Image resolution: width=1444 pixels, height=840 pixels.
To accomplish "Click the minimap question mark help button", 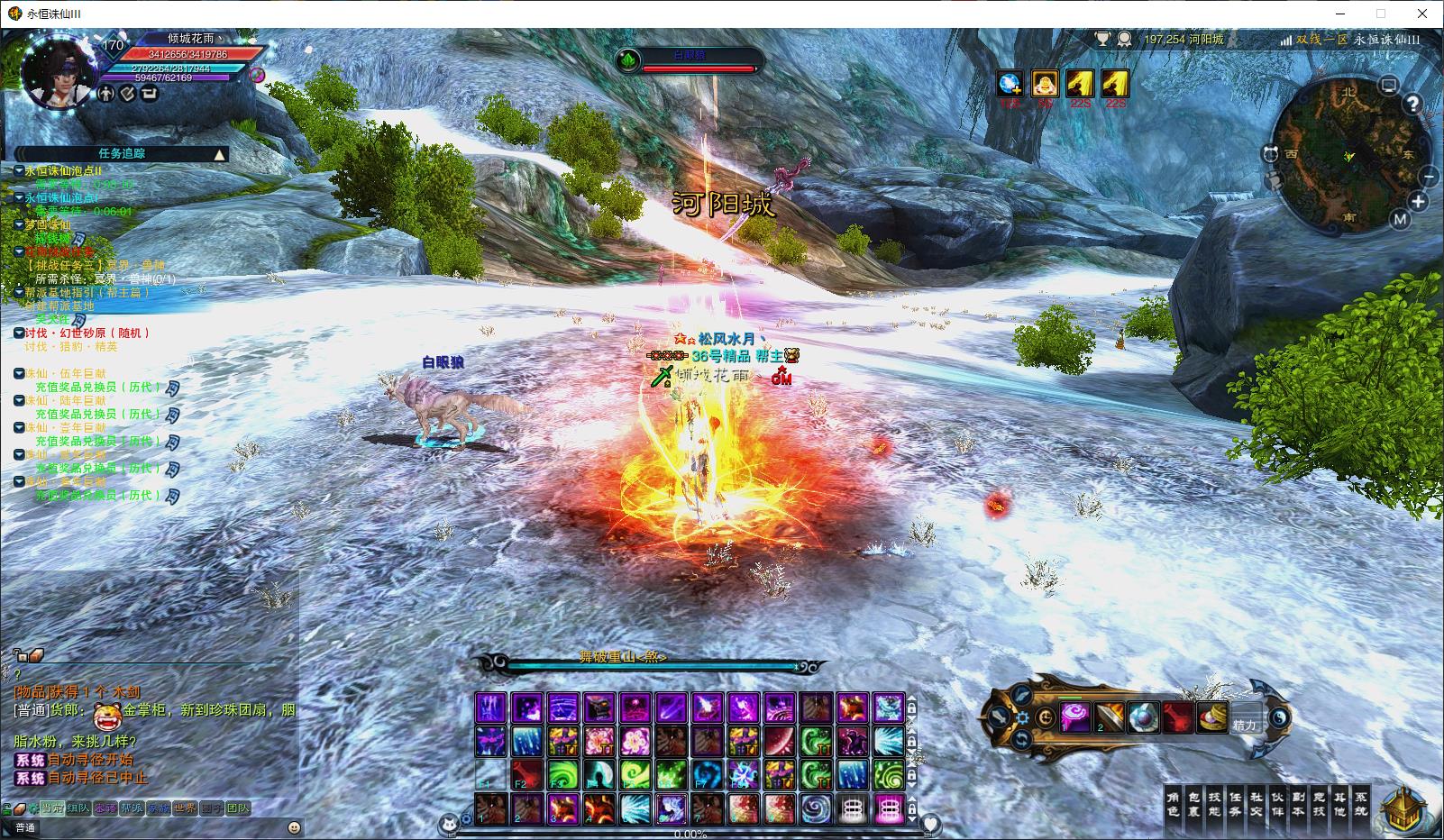I will pyautogui.click(x=1412, y=104).
